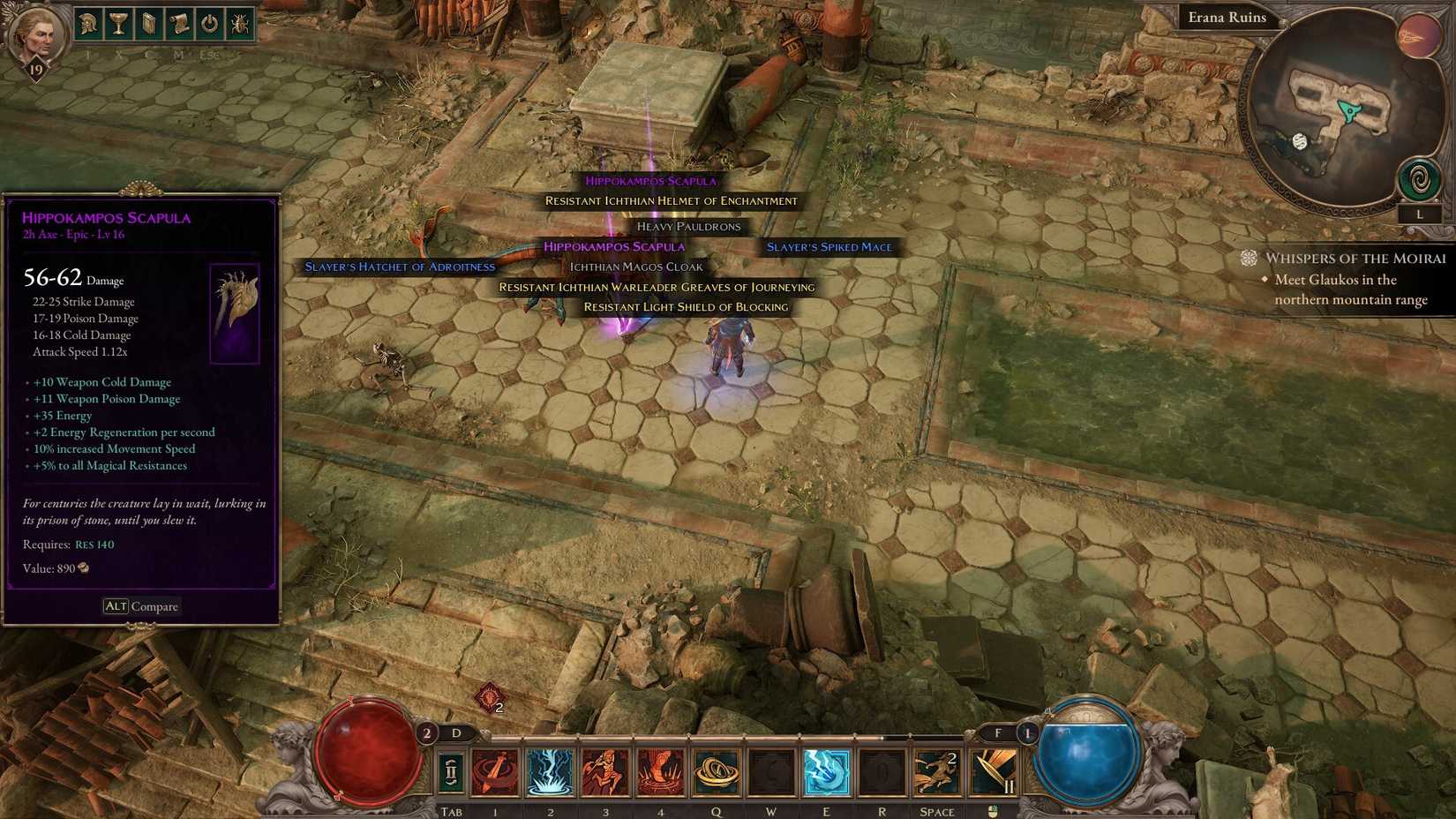The image size is (1456, 819).
Task: Click the power button to open game menu
Action: coord(210,24)
